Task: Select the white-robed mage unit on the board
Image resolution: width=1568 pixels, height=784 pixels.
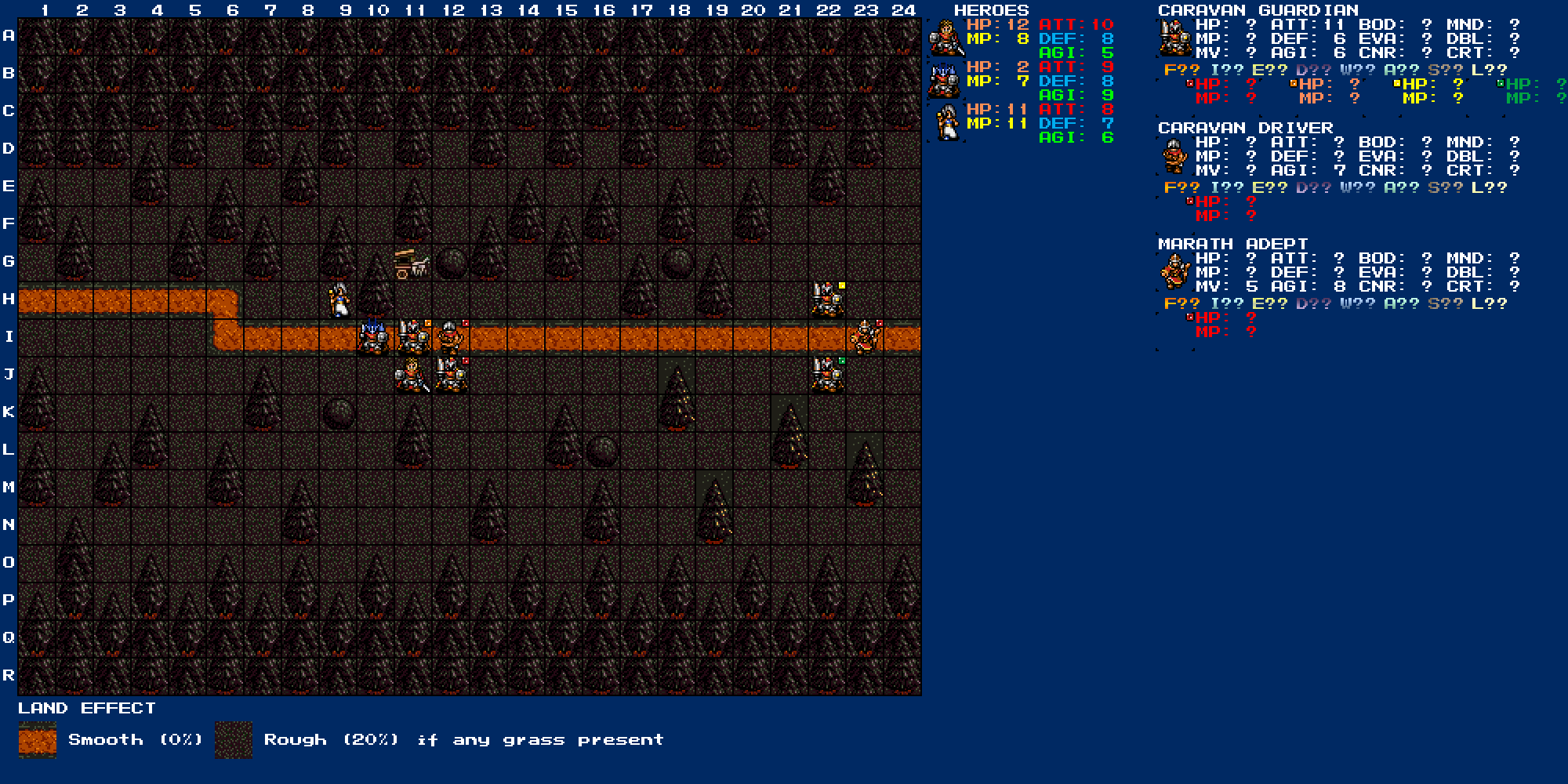Action: pyautogui.click(x=338, y=299)
